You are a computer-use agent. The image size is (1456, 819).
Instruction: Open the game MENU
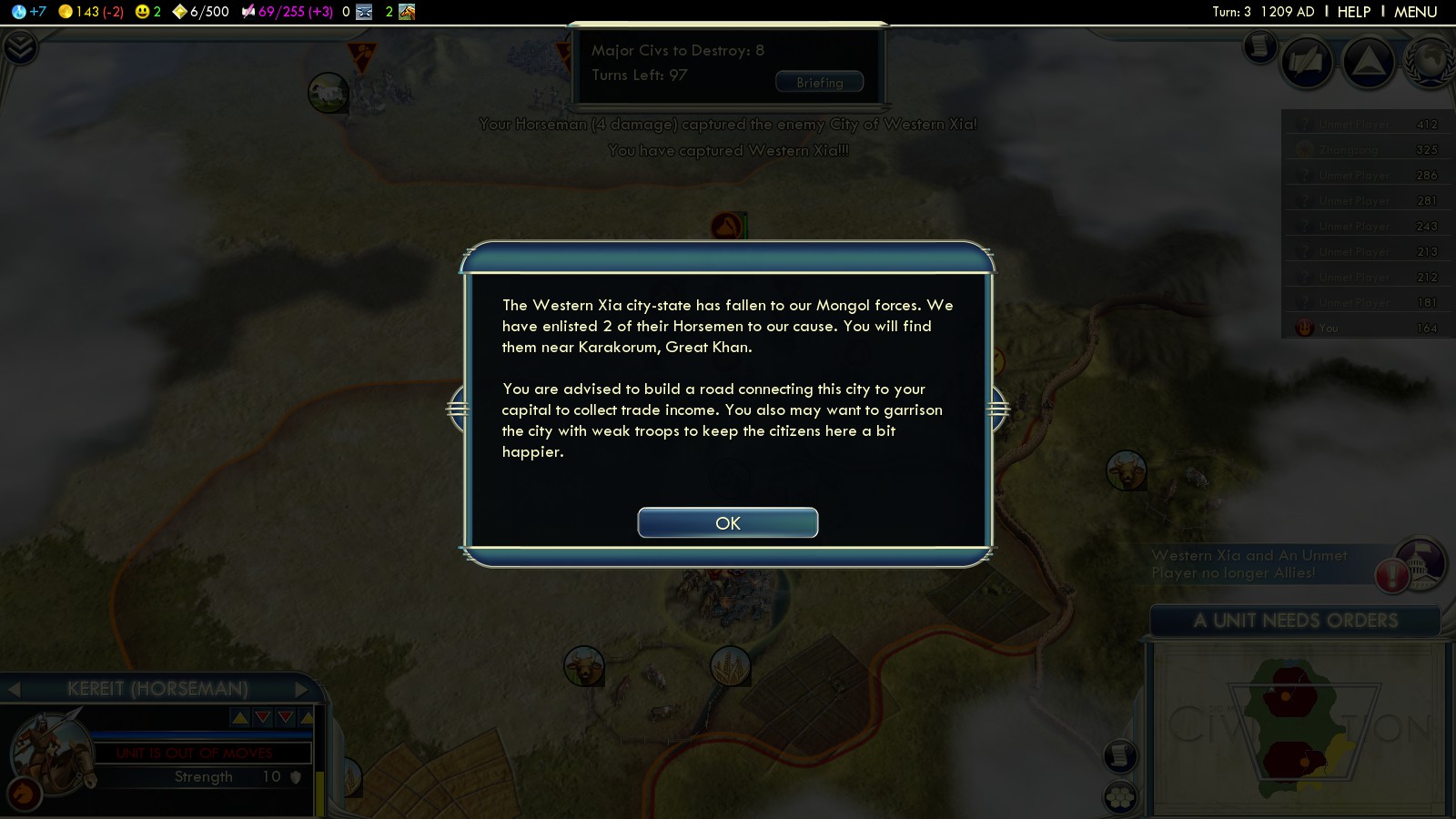coord(1415,12)
